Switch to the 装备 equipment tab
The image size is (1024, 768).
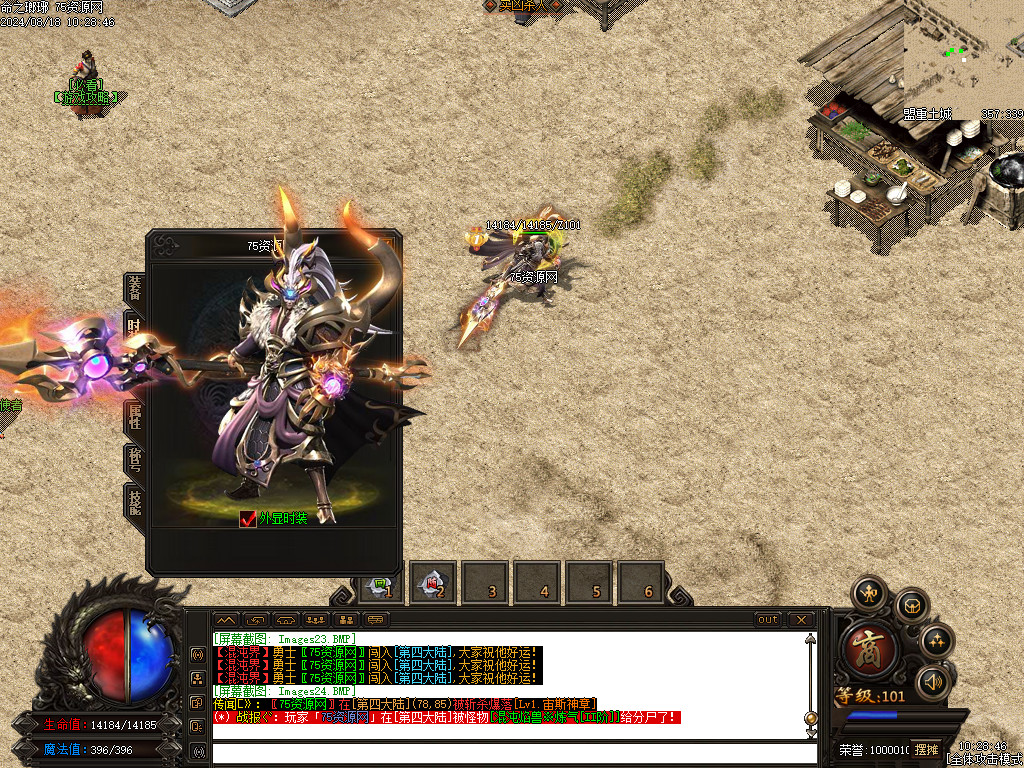coord(134,287)
